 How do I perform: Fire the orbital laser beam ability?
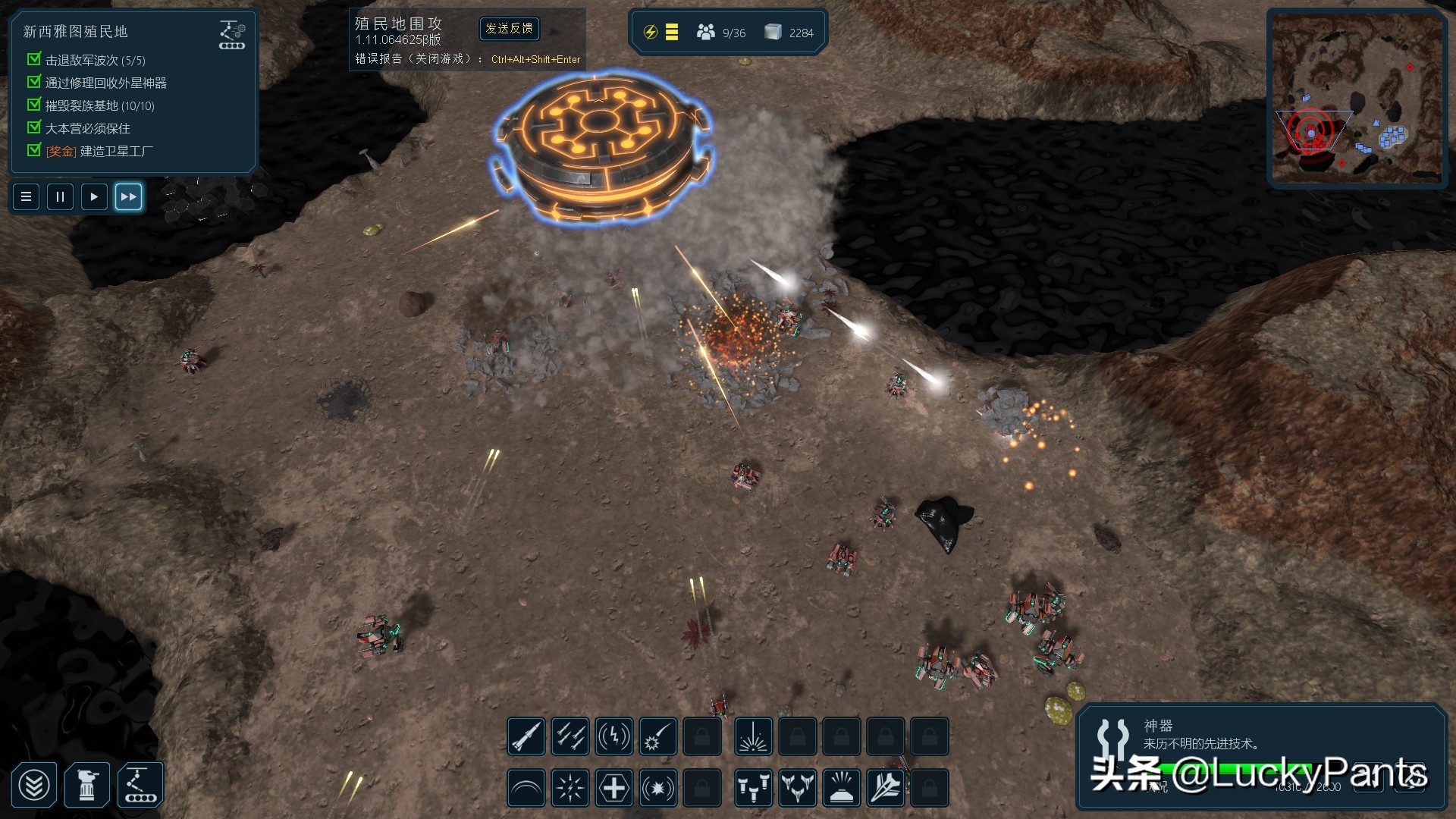coord(754,736)
